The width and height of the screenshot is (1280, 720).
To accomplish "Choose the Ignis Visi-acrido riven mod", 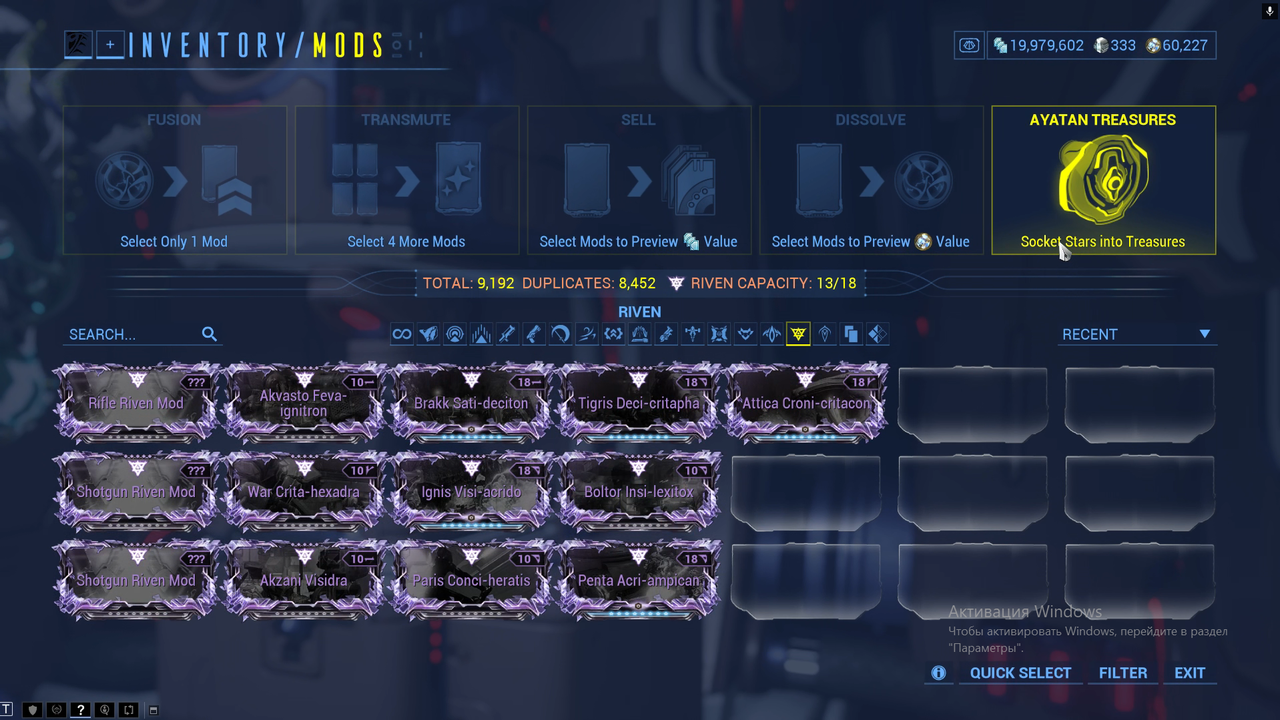I will point(471,492).
